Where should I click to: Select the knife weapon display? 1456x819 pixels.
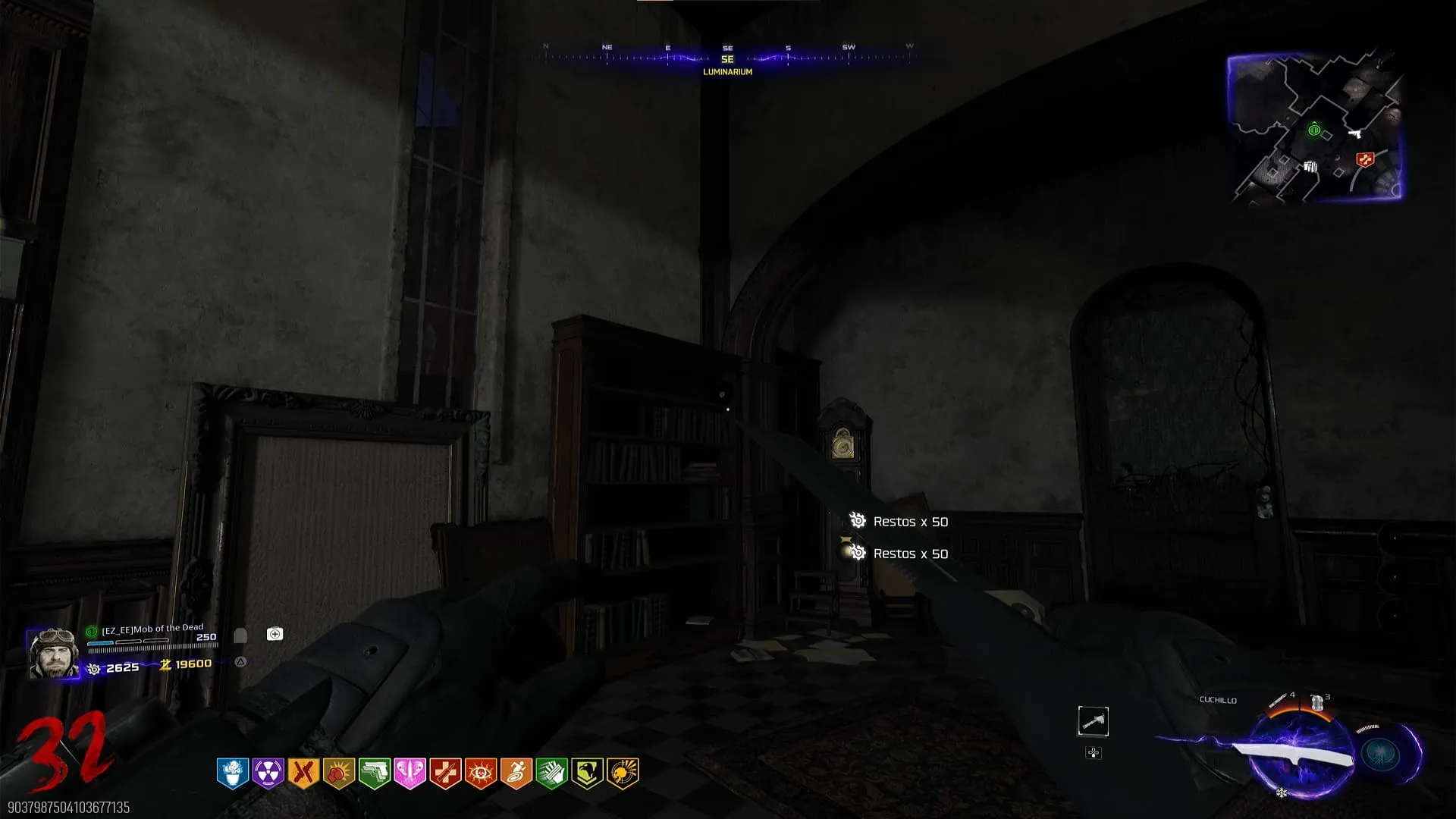tap(1294, 754)
